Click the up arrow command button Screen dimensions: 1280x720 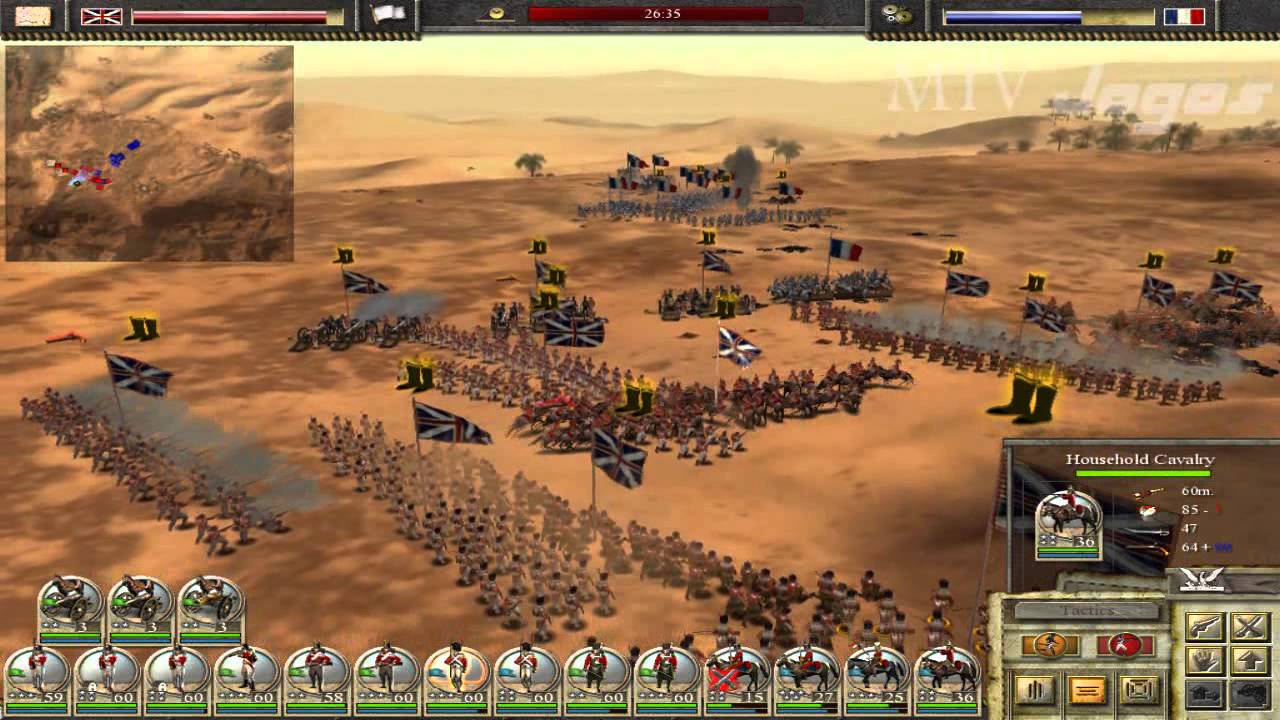tap(1249, 660)
